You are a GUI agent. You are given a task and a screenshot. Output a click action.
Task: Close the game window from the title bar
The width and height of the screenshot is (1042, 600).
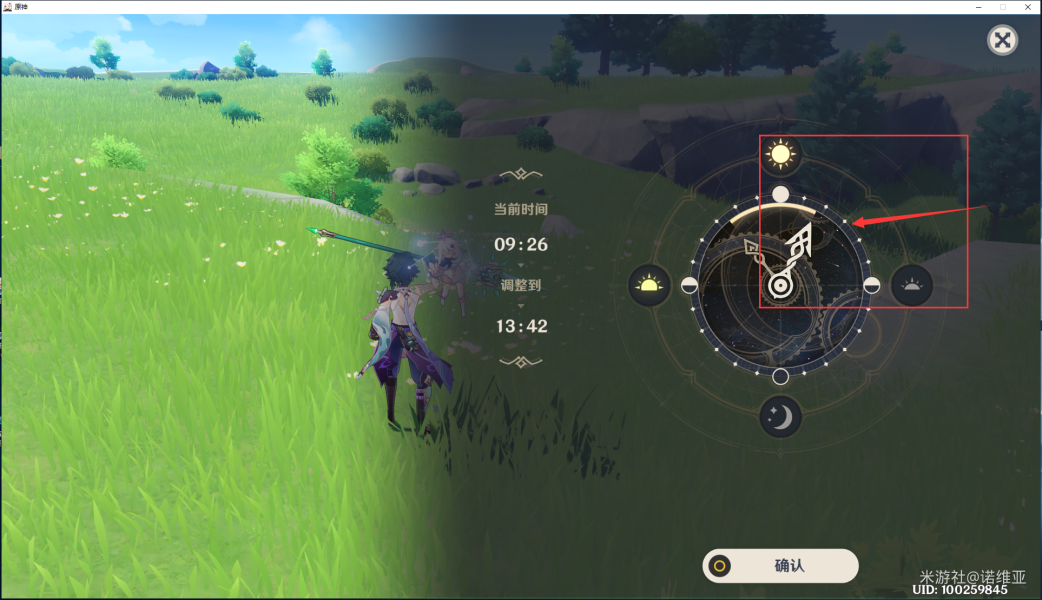pos(1027,7)
